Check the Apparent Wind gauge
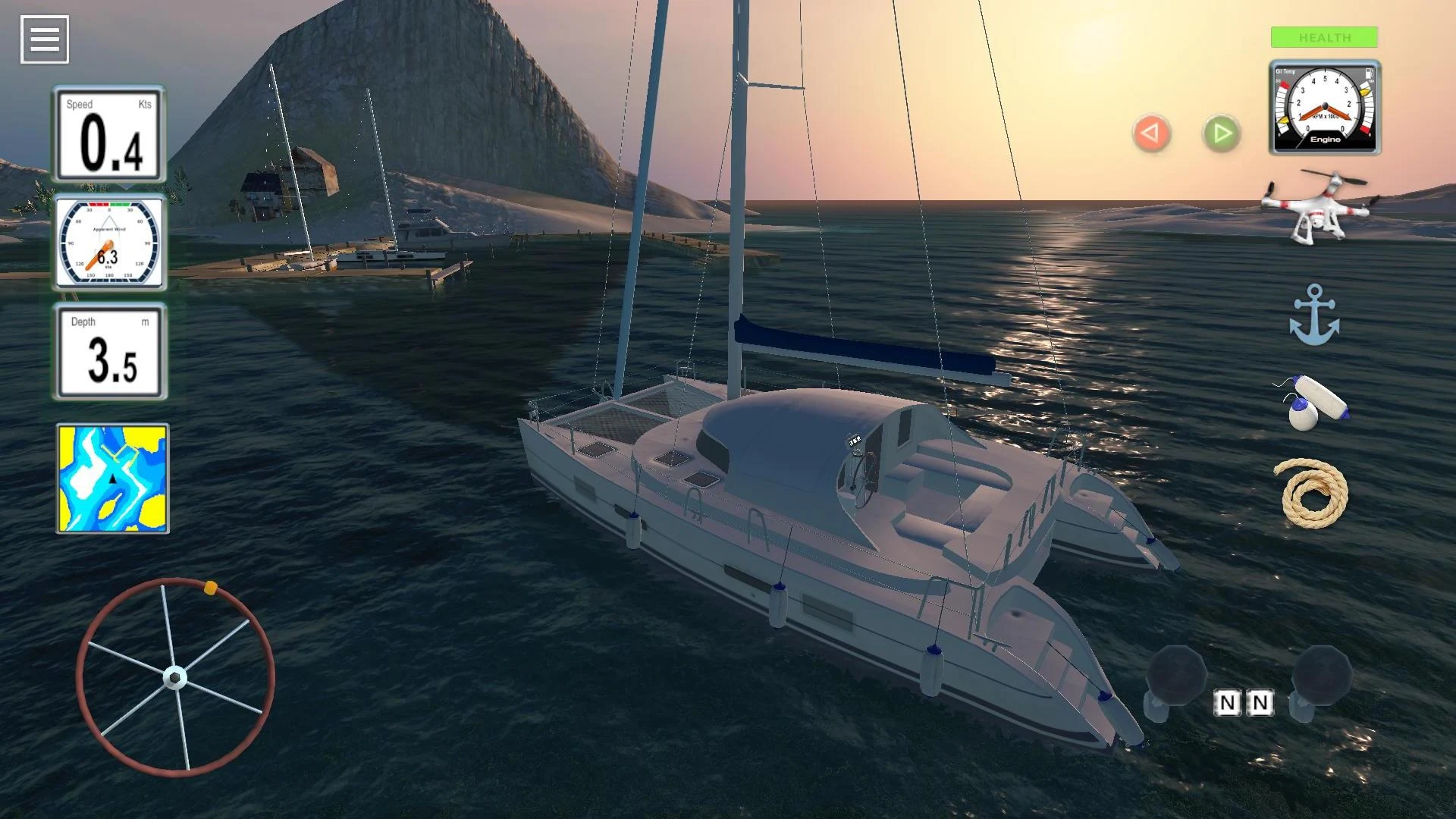 [111, 243]
